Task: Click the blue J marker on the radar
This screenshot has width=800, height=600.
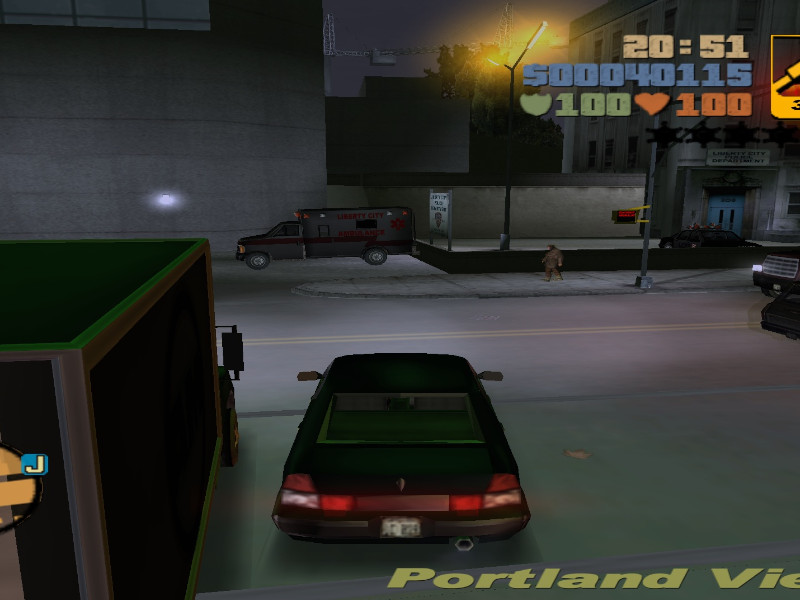Action: pyautogui.click(x=35, y=464)
